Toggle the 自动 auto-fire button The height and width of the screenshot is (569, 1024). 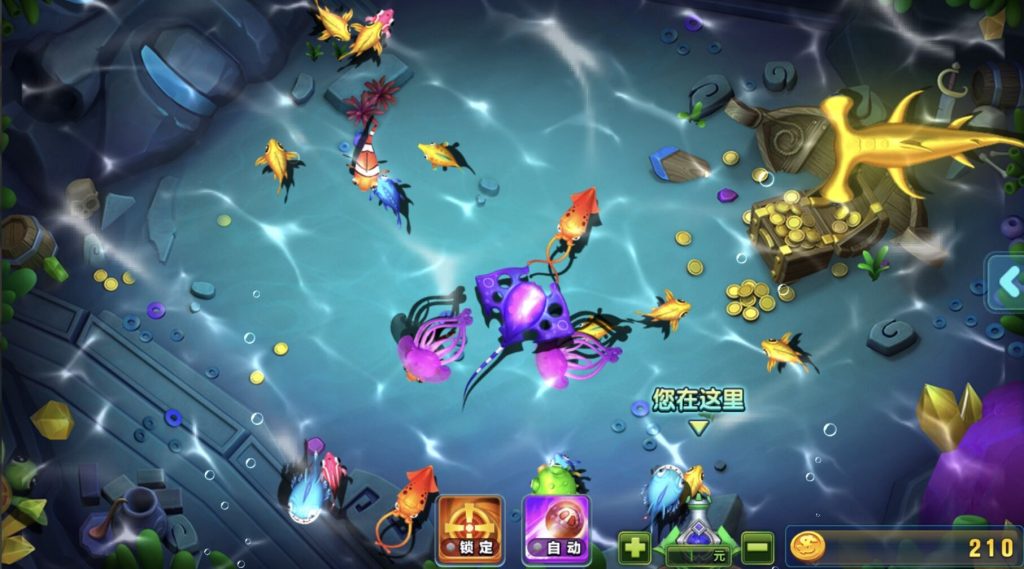click(x=556, y=528)
